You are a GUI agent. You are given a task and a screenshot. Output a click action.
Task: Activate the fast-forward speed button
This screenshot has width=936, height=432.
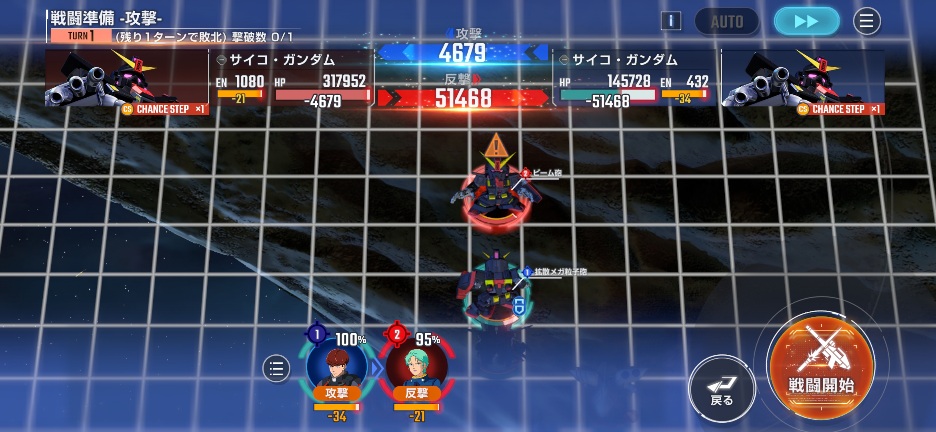[x=806, y=21]
